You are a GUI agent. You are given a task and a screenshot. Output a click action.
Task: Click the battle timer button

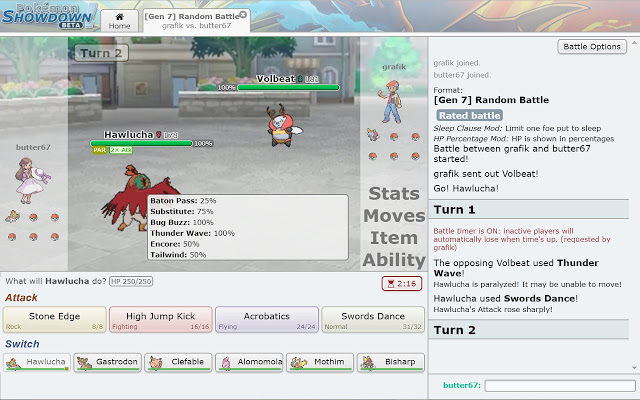400,284
